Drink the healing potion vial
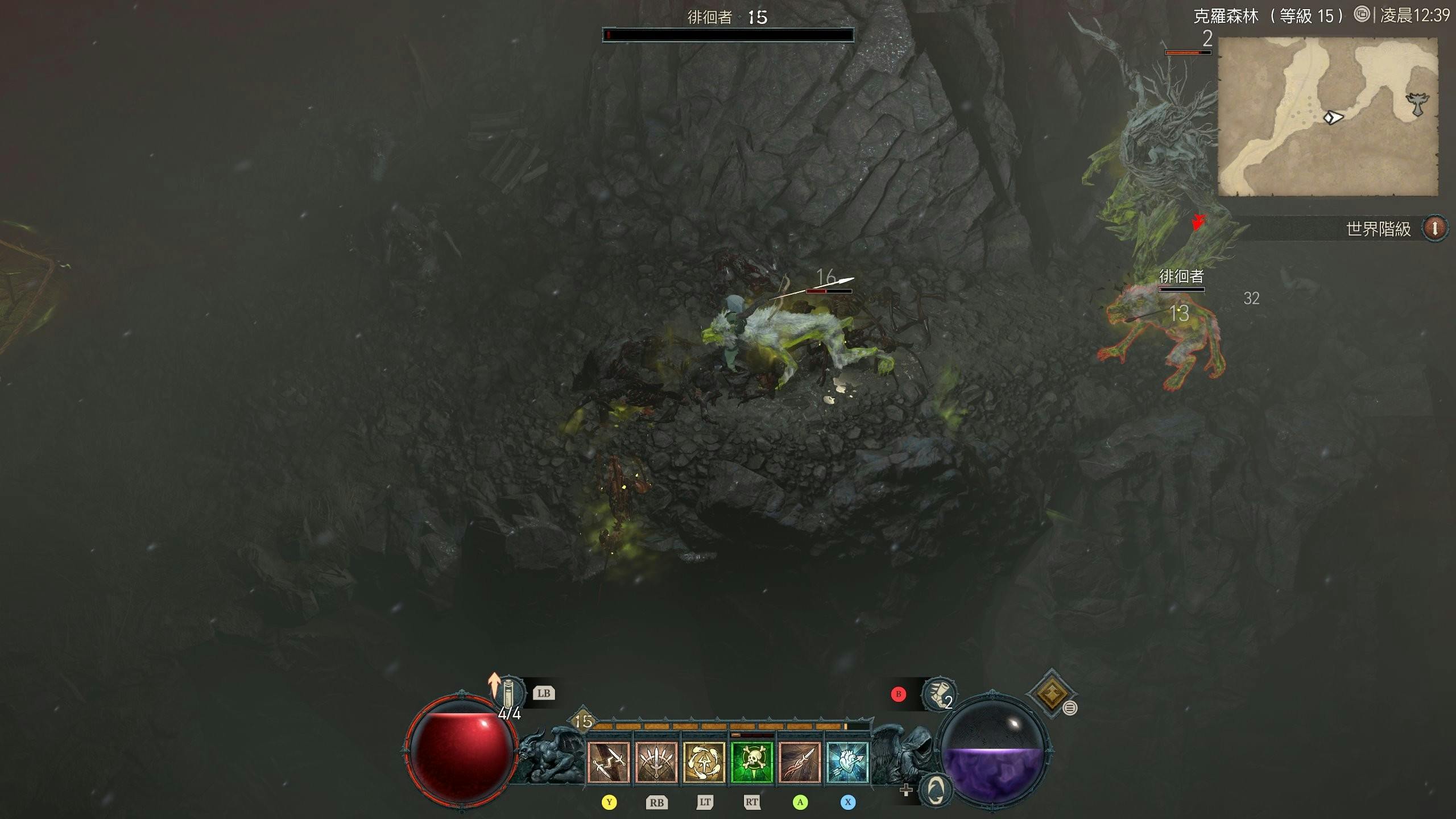Image resolution: width=1456 pixels, height=819 pixels. [x=508, y=692]
